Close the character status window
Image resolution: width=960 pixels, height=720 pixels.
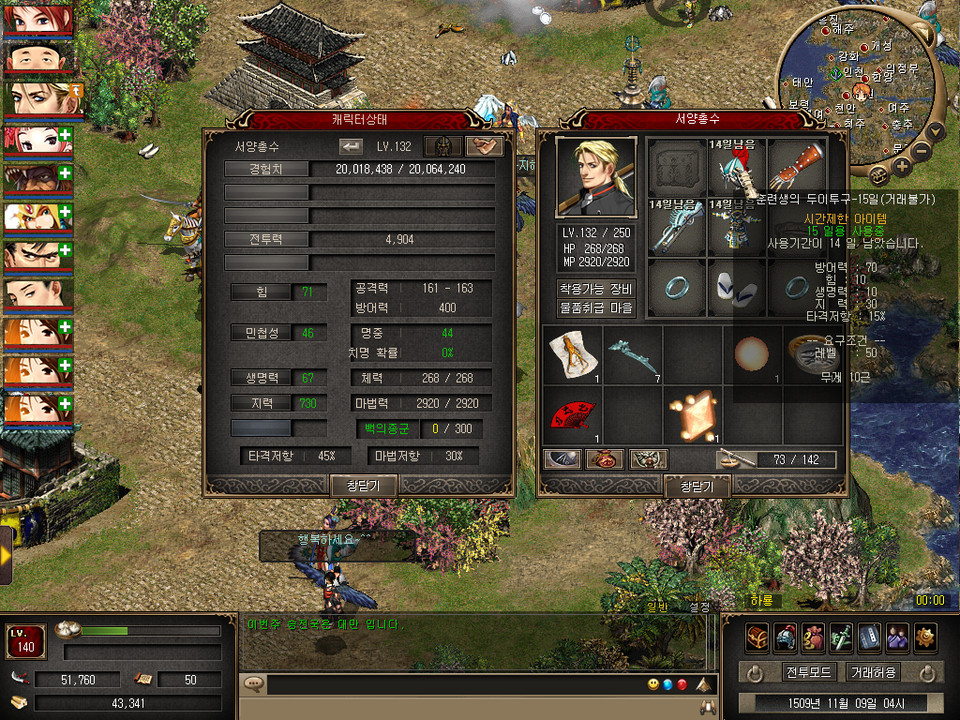[364, 485]
